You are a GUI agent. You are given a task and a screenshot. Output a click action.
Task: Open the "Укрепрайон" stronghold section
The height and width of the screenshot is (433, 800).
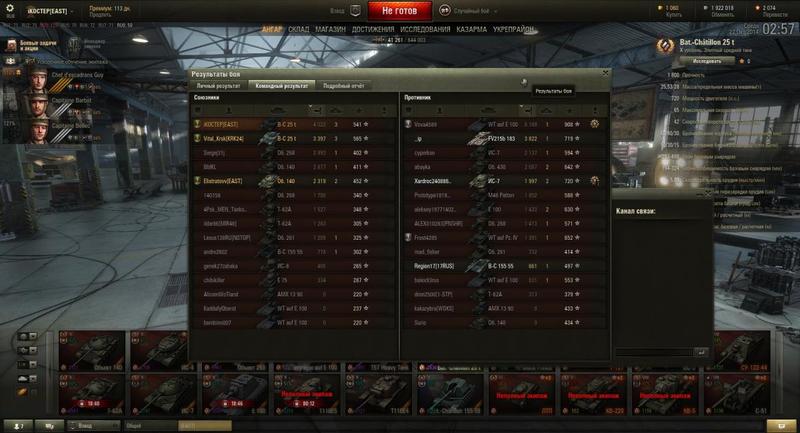click(x=516, y=30)
